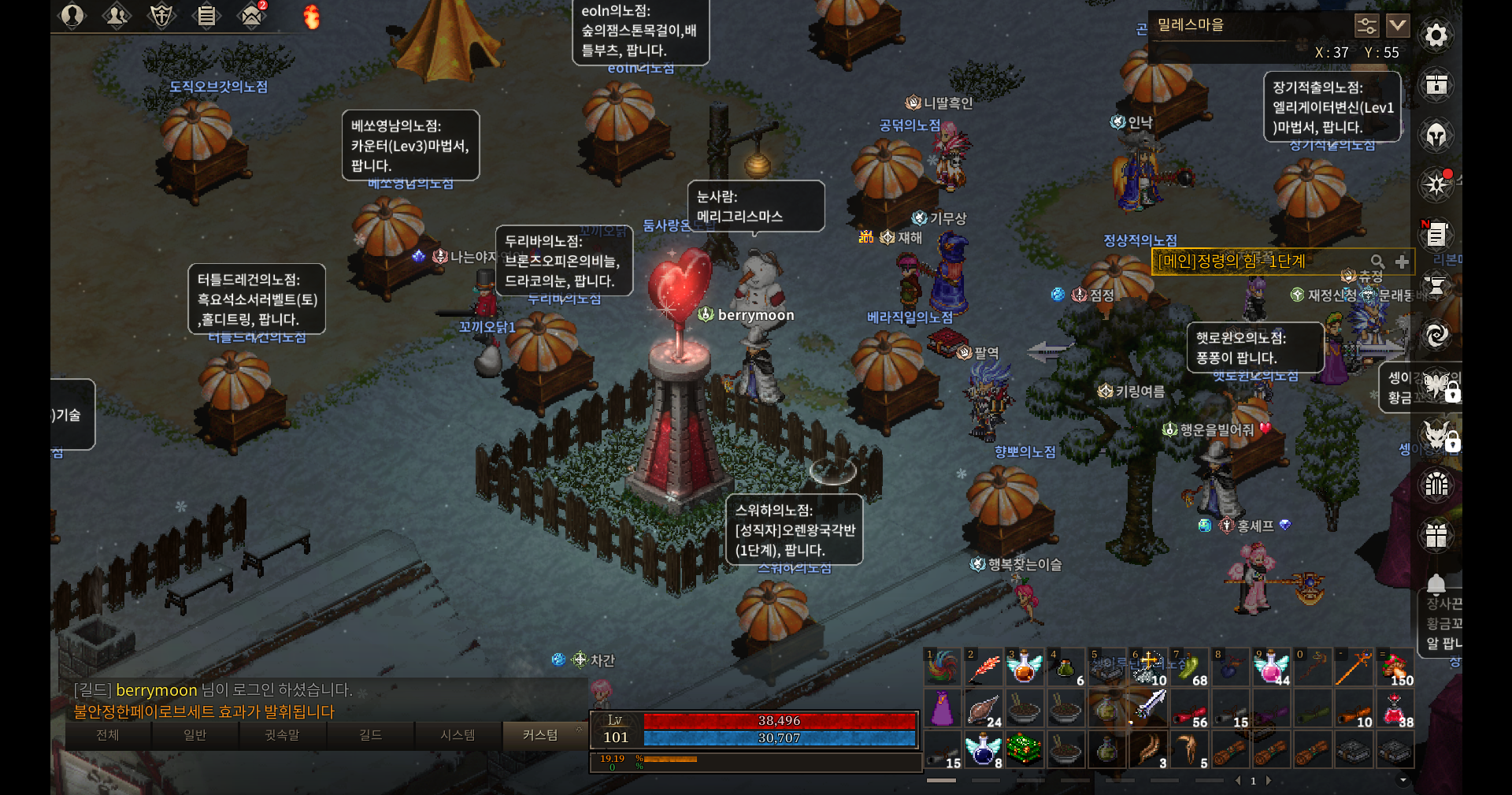This screenshot has width=1512, height=795.
Task: Select the green treasure chest hotbar item
Action: coord(1024,749)
